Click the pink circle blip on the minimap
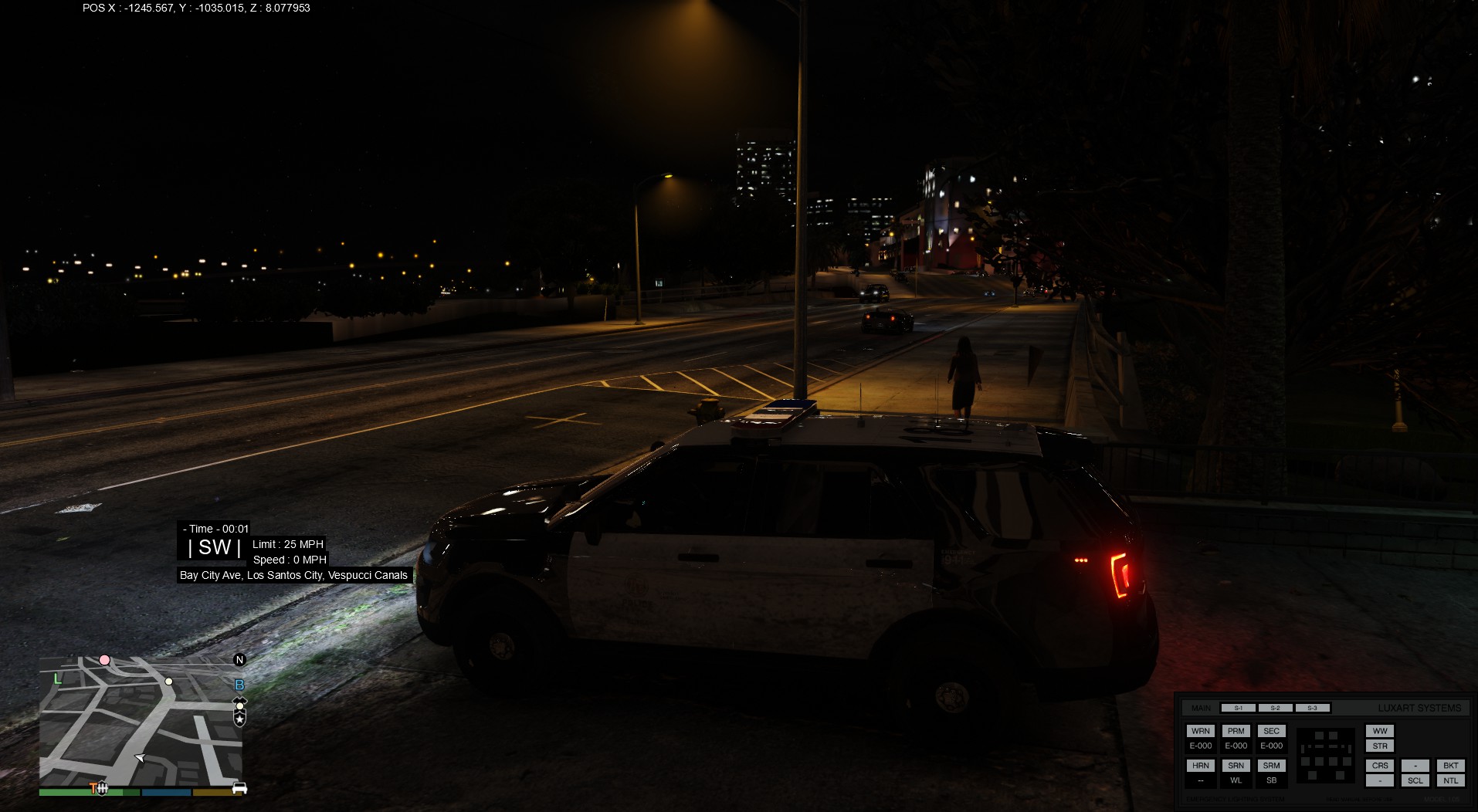This screenshot has height=812, width=1478. 104,660
